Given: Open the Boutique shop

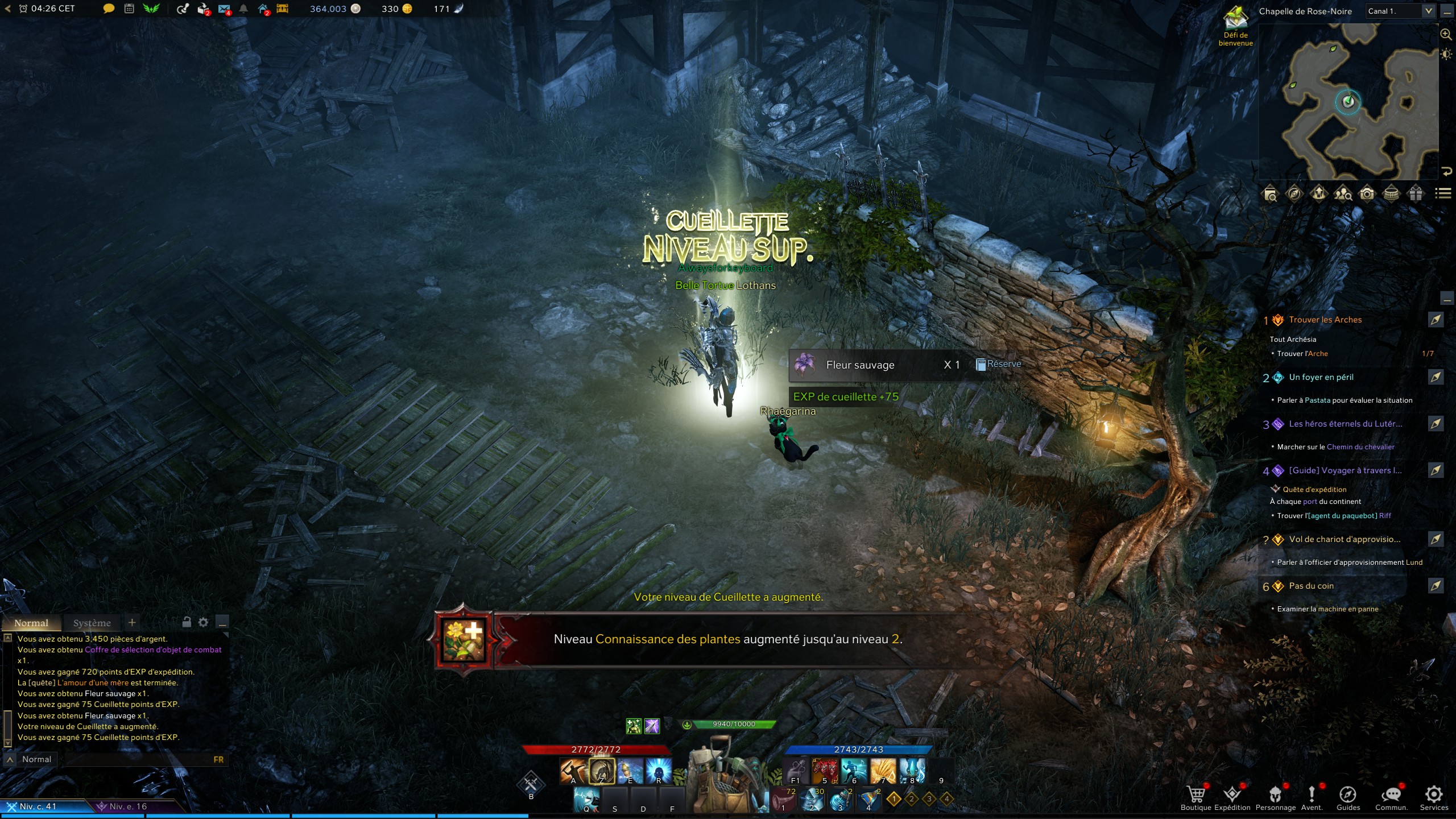Looking at the screenshot, I should (1196, 795).
